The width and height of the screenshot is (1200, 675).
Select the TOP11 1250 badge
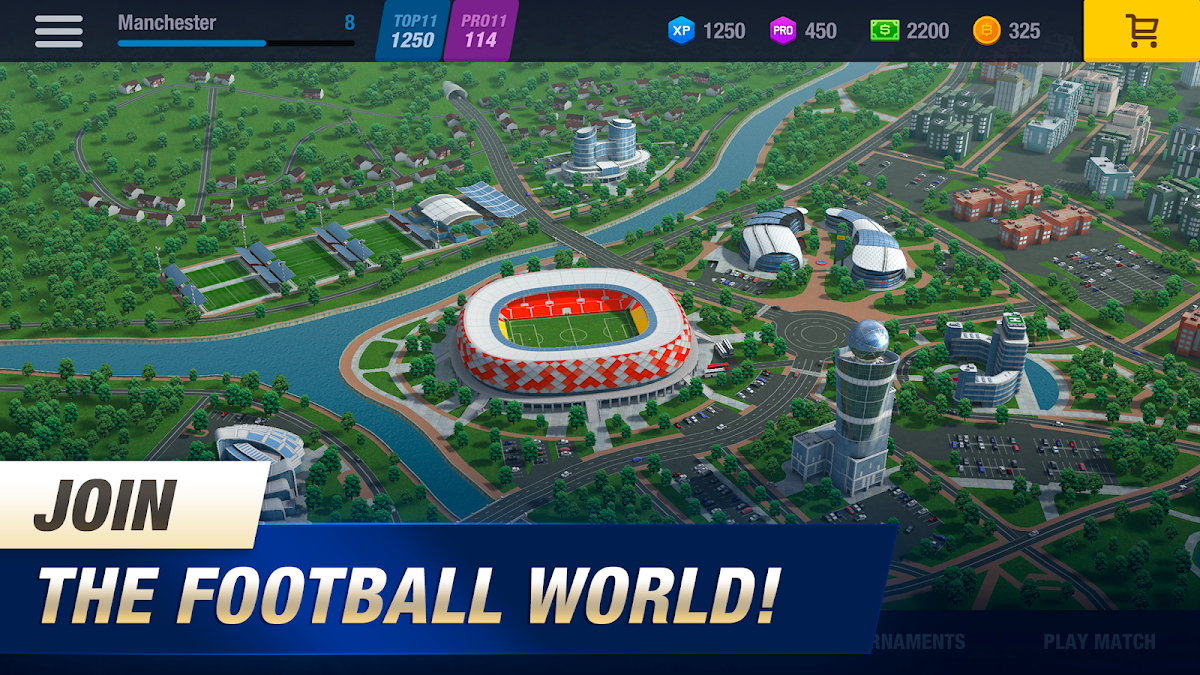coord(412,31)
